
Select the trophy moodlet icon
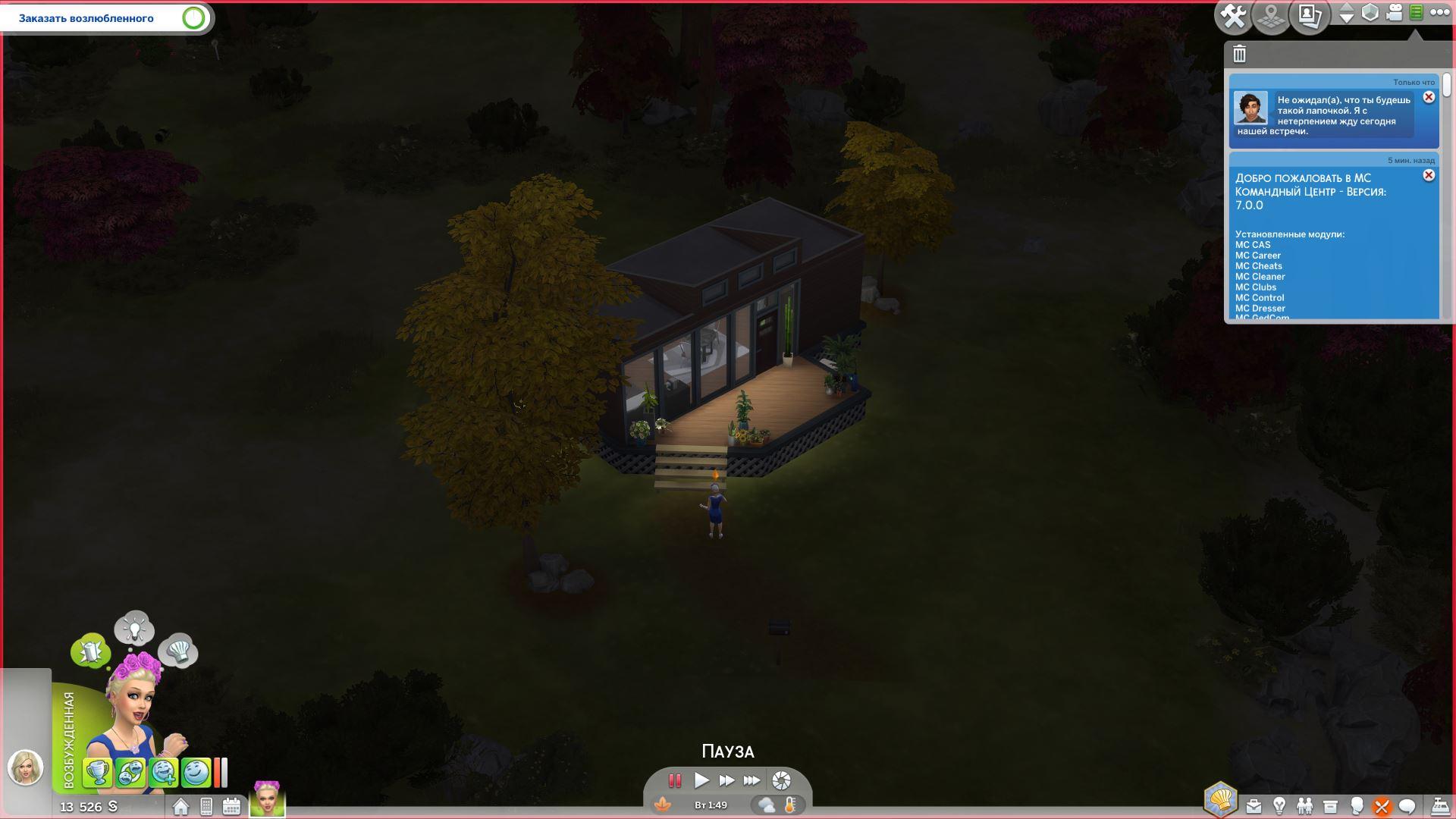[97, 773]
